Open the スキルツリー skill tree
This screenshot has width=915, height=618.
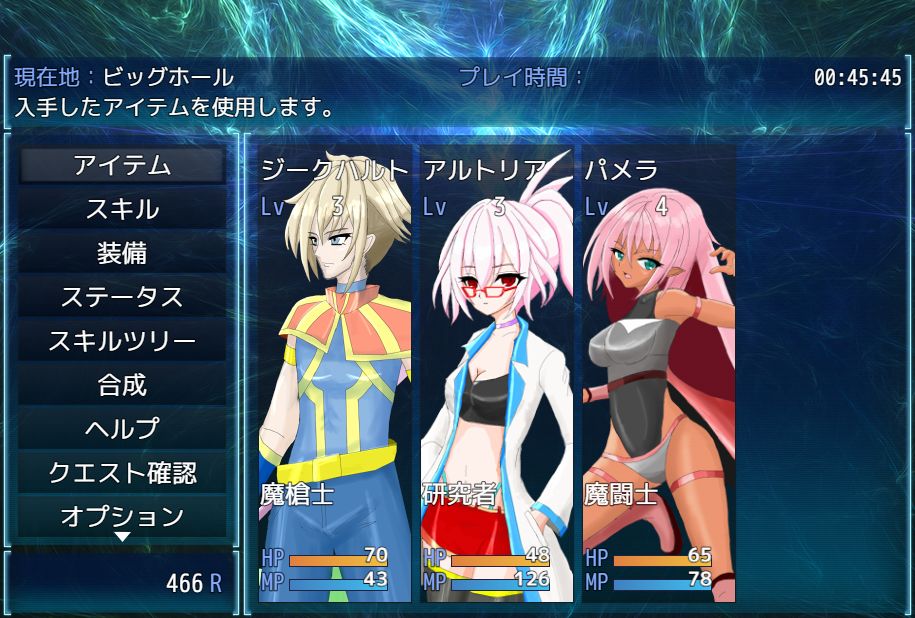(x=122, y=342)
